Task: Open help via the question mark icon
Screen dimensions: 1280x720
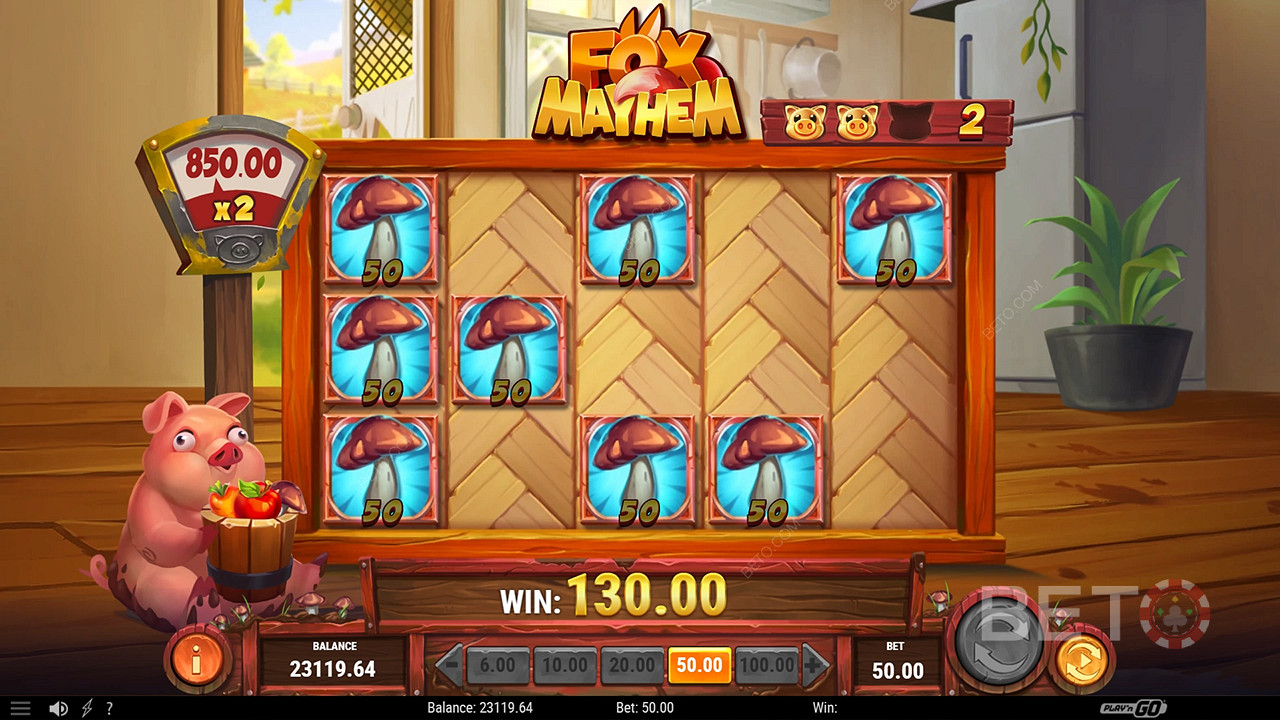Action: click(x=109, y=708)
